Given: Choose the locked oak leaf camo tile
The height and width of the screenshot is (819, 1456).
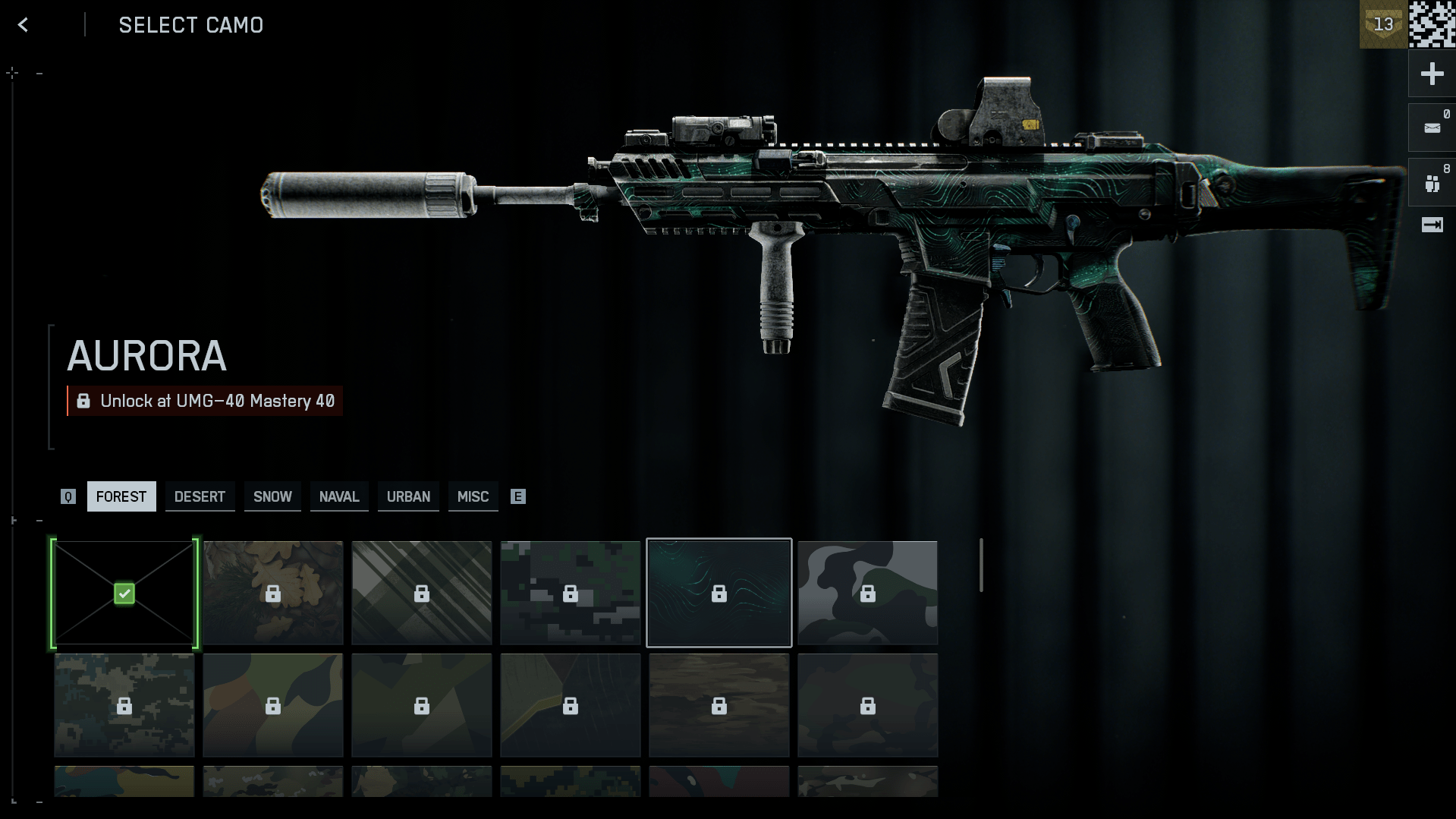Looking at the screenshot, I should tap(273, 593).
